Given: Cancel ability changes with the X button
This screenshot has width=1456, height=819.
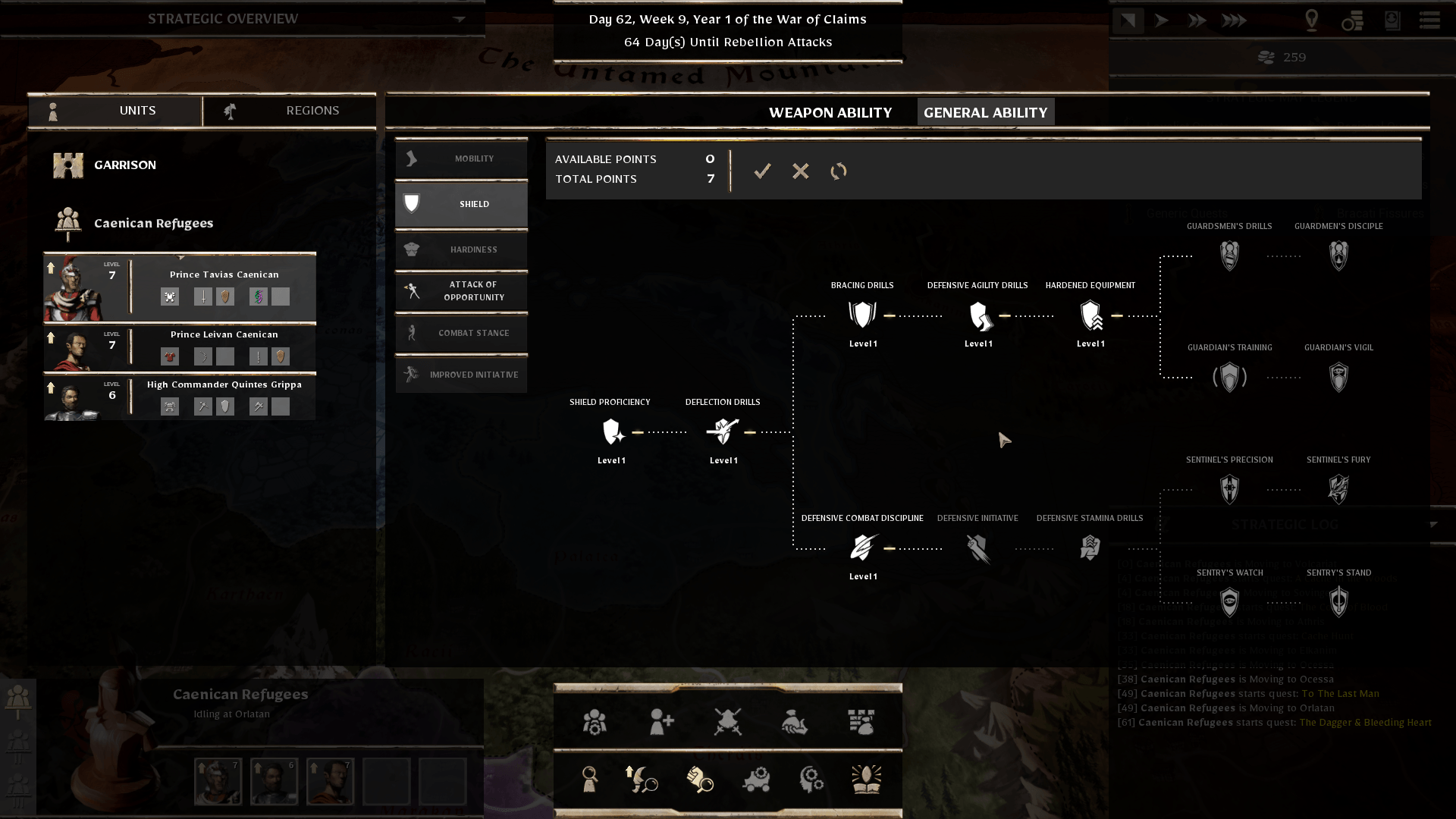Looking at the screenshot, I should click(800, 171).
